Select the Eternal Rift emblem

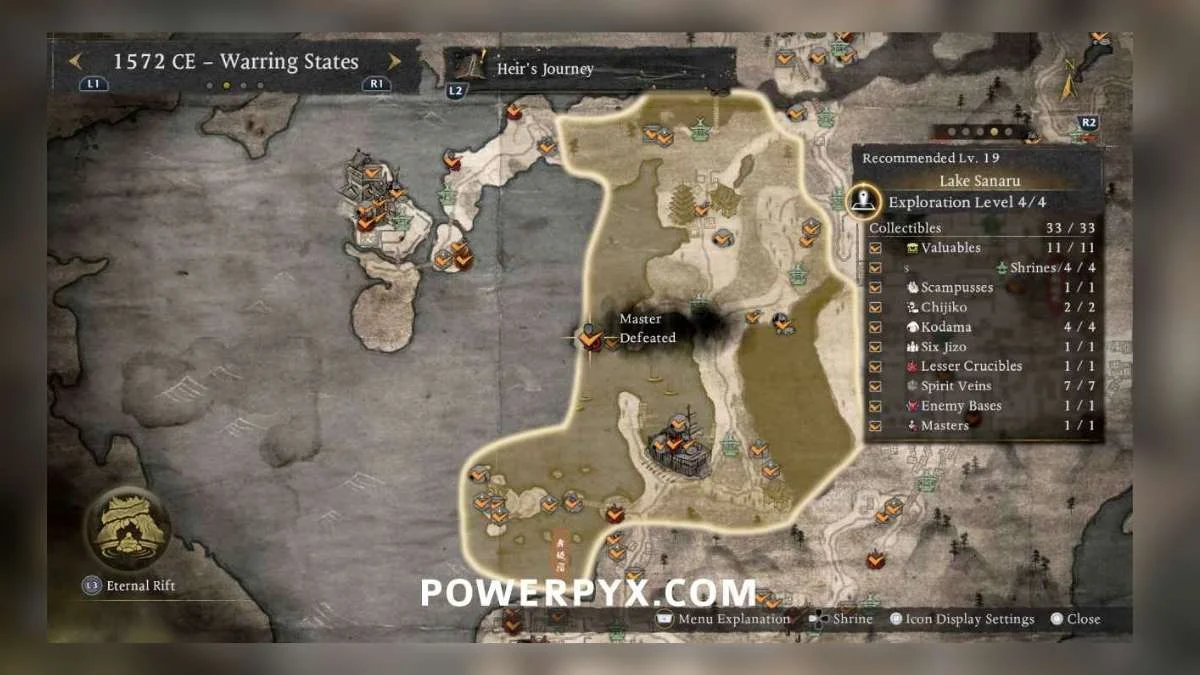tap(125, 527)
